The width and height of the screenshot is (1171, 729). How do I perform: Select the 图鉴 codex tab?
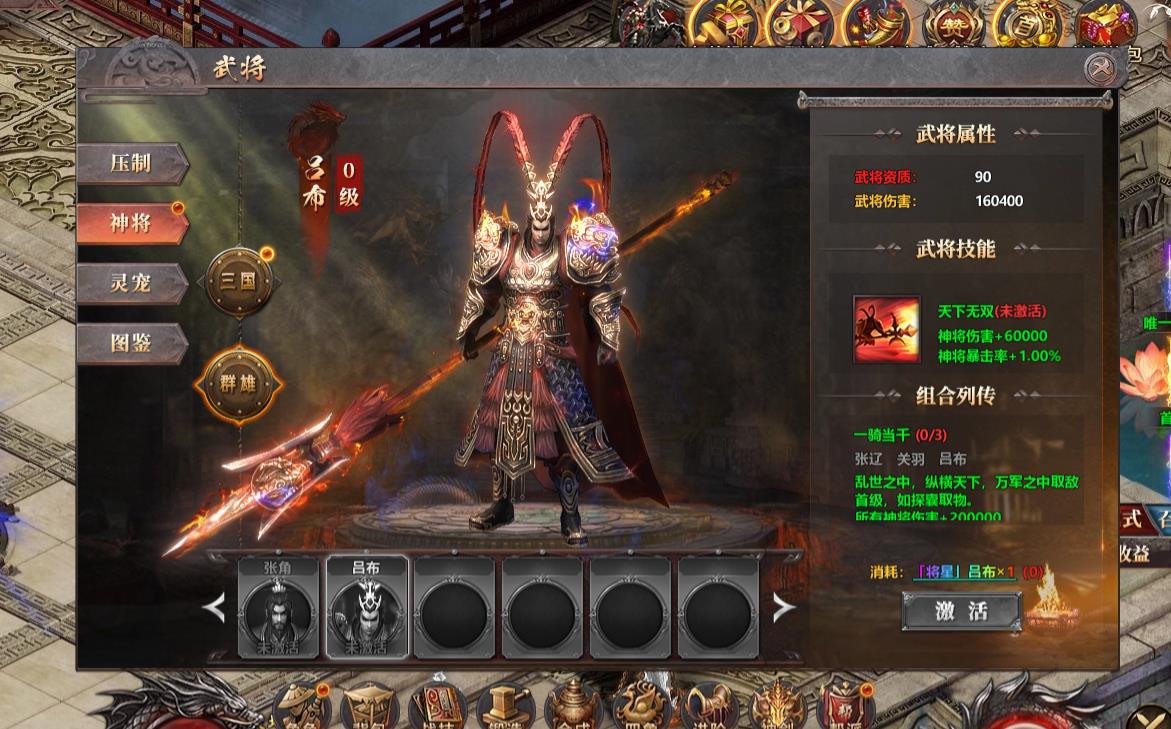click(x=132, y=343)
